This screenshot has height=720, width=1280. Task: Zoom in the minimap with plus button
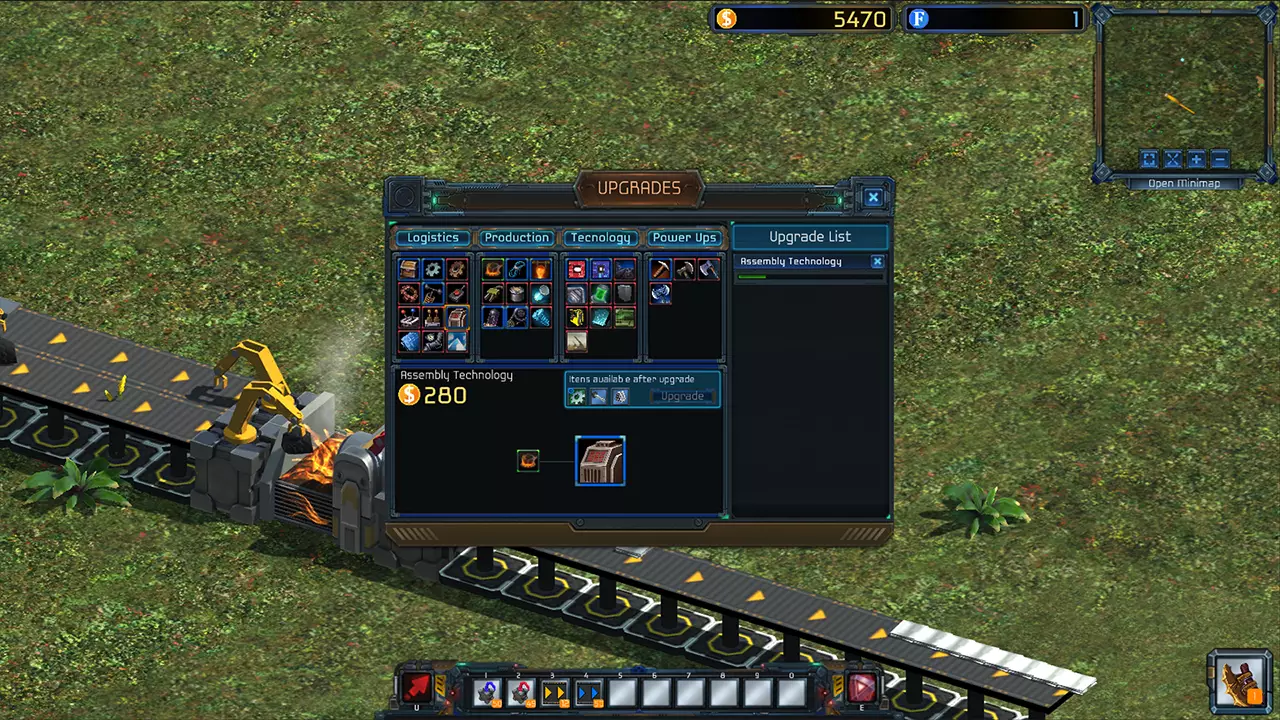pyautogui.click(x=1196, y=160)
